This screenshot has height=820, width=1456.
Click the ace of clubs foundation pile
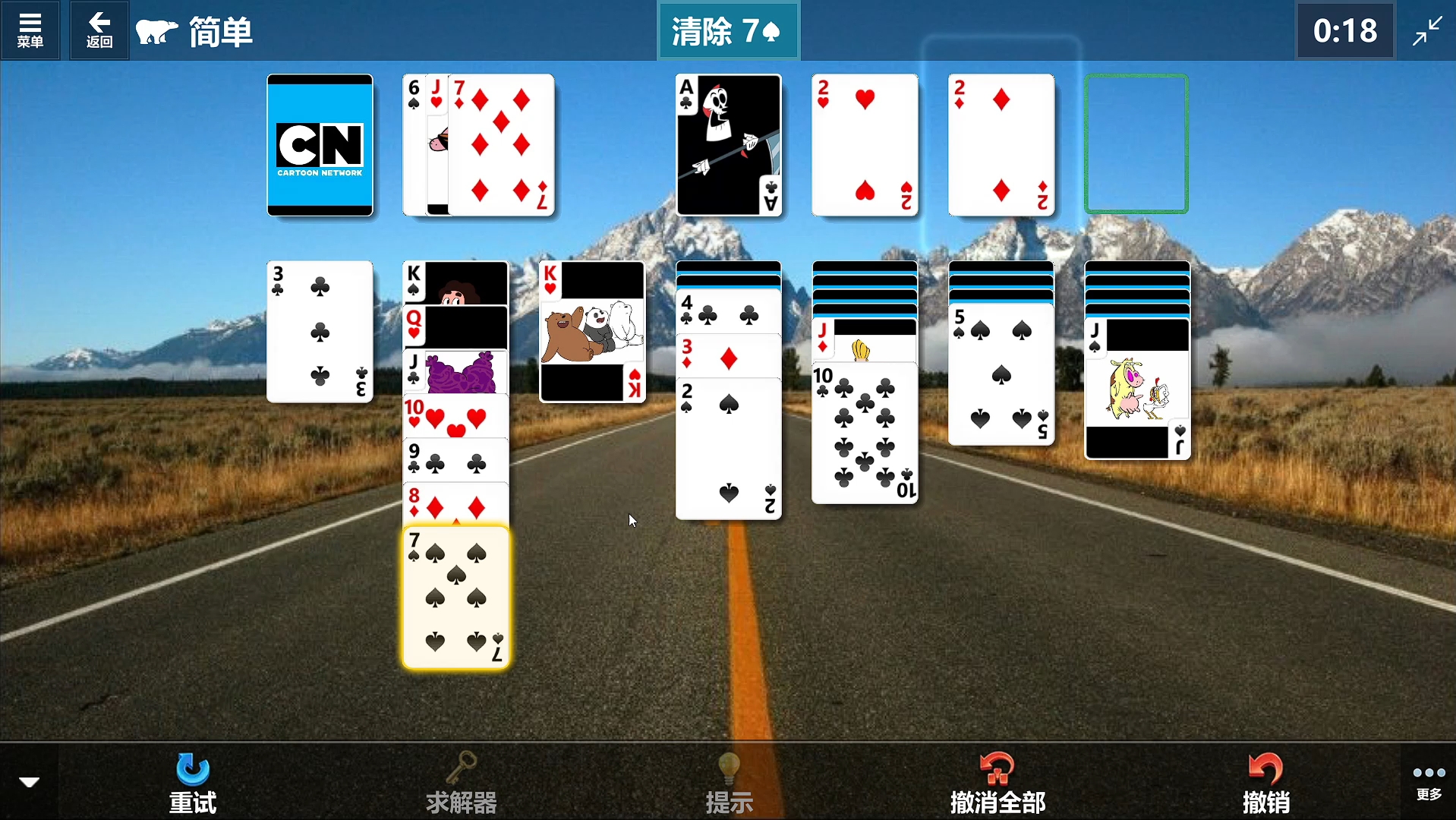tap(728, 144)
